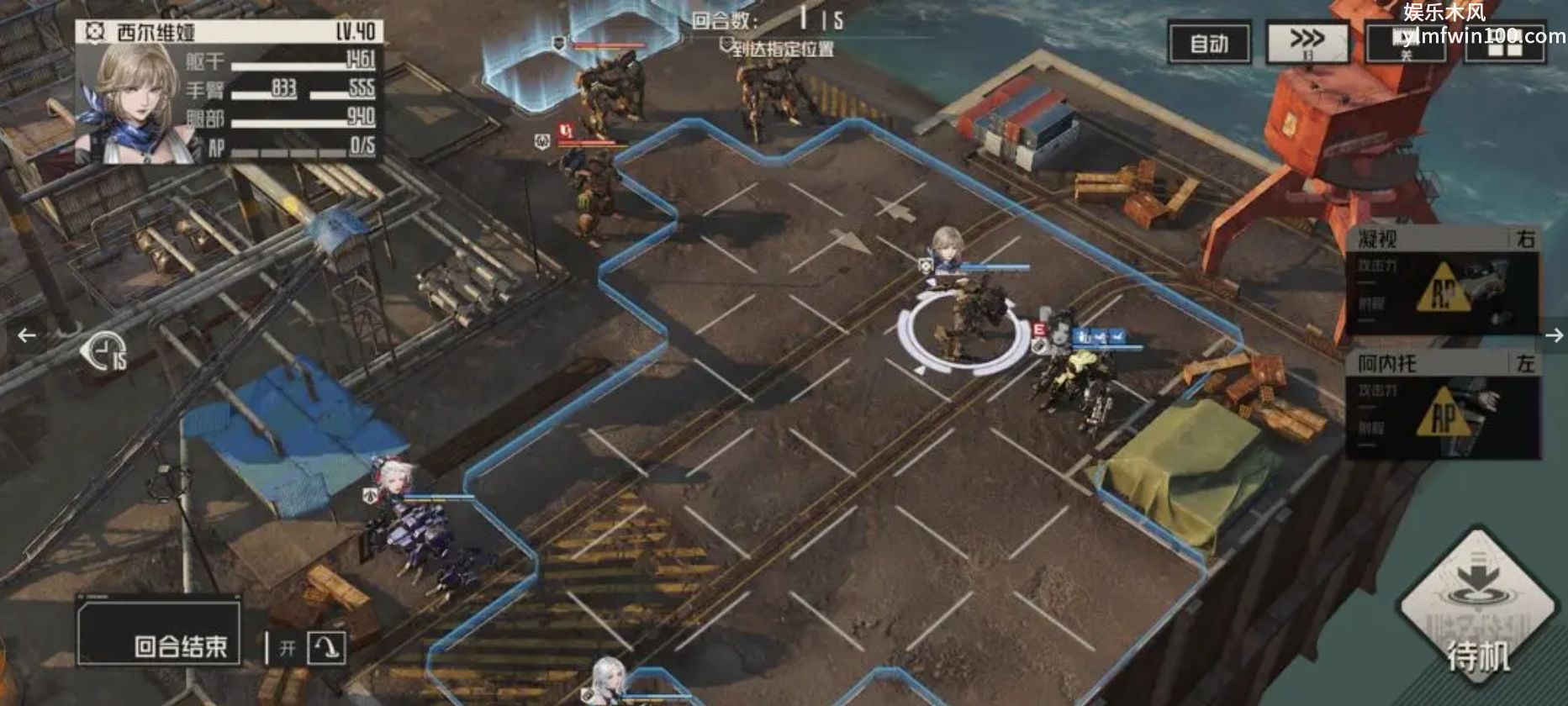Select the 凝视 right-arm weapon card
Viewport: 1568px width, 706px height.
[1444, 282]
